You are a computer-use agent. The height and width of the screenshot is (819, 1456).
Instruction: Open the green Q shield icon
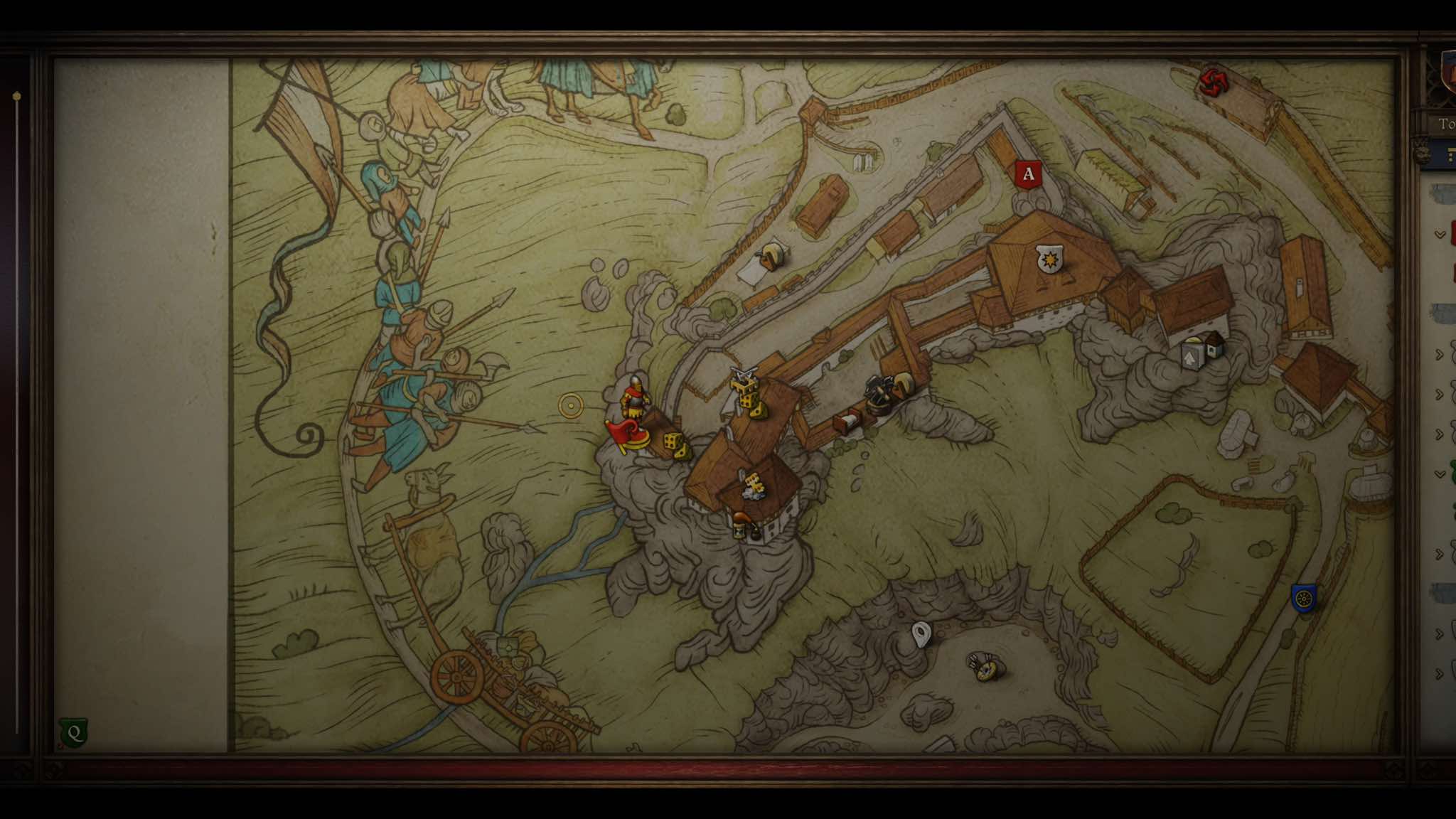click(x=74, y=733)
